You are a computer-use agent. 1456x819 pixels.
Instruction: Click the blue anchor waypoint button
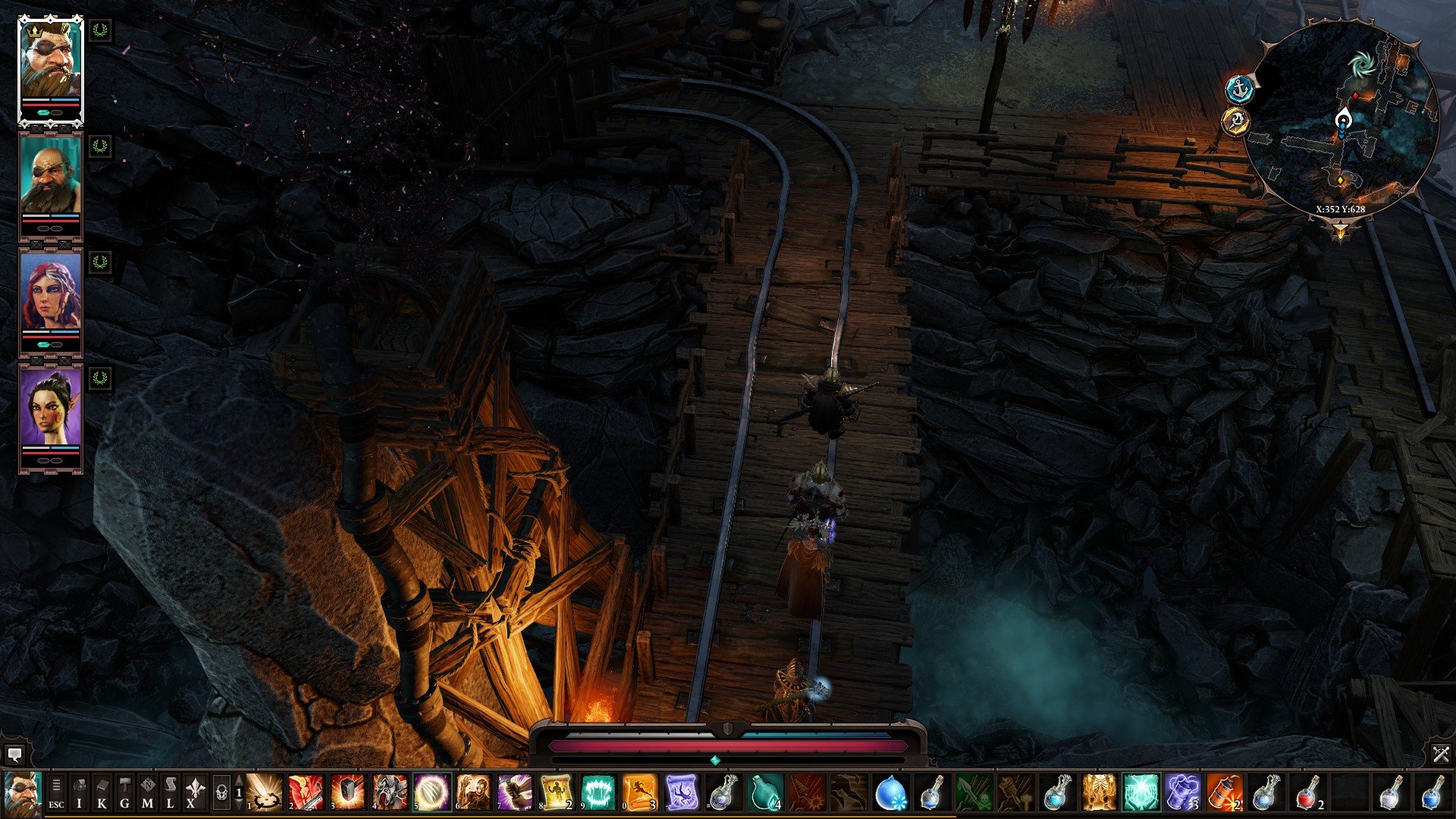coord(1240,89)
